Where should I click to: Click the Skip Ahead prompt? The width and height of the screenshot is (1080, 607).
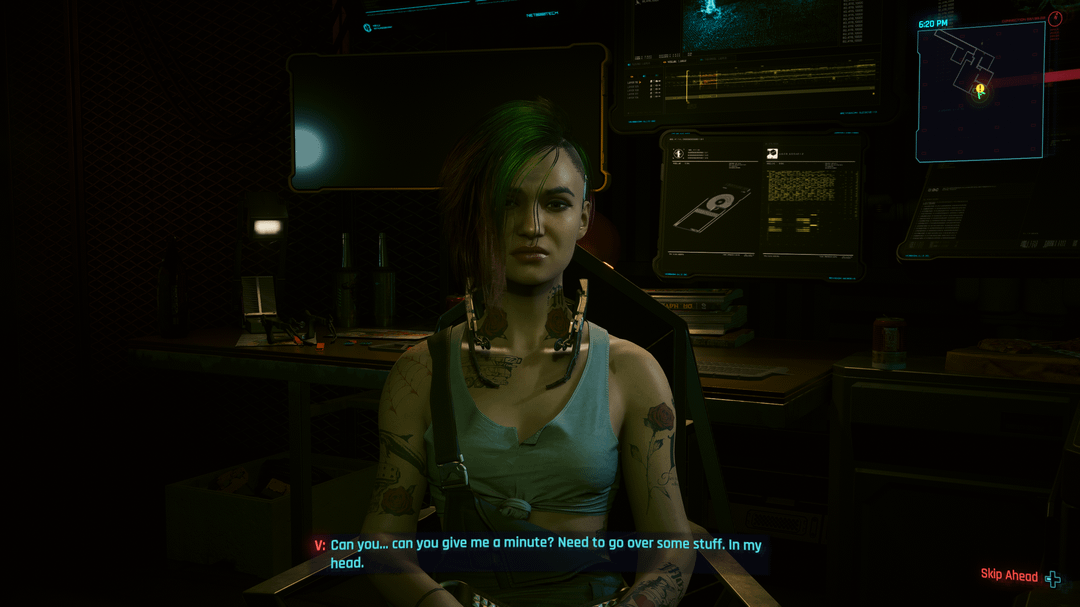pos(1019,575)
